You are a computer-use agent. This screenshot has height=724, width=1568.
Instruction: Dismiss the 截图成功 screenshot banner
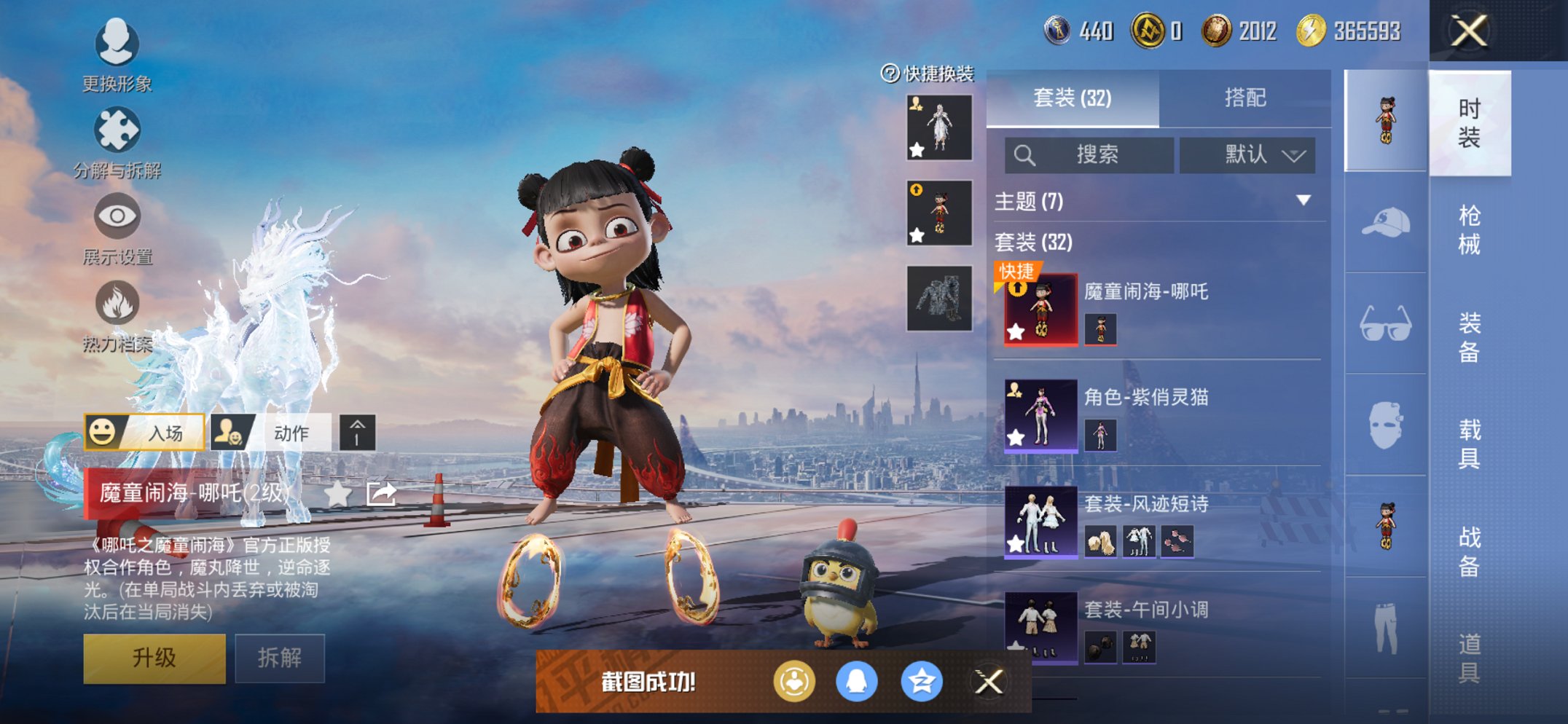pyautogui.click(x=989, y=682)
